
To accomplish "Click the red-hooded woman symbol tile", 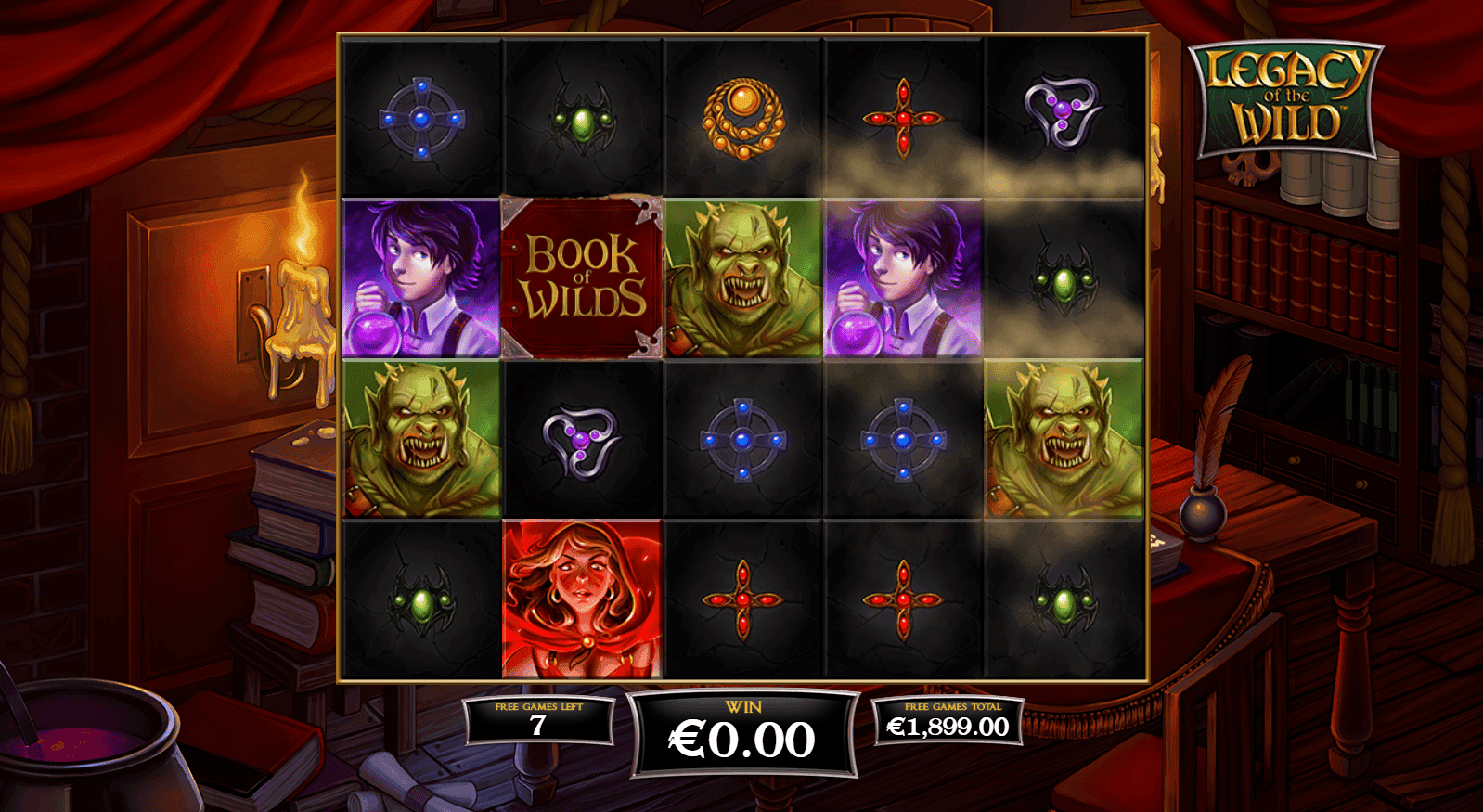I will click(582, 599).
